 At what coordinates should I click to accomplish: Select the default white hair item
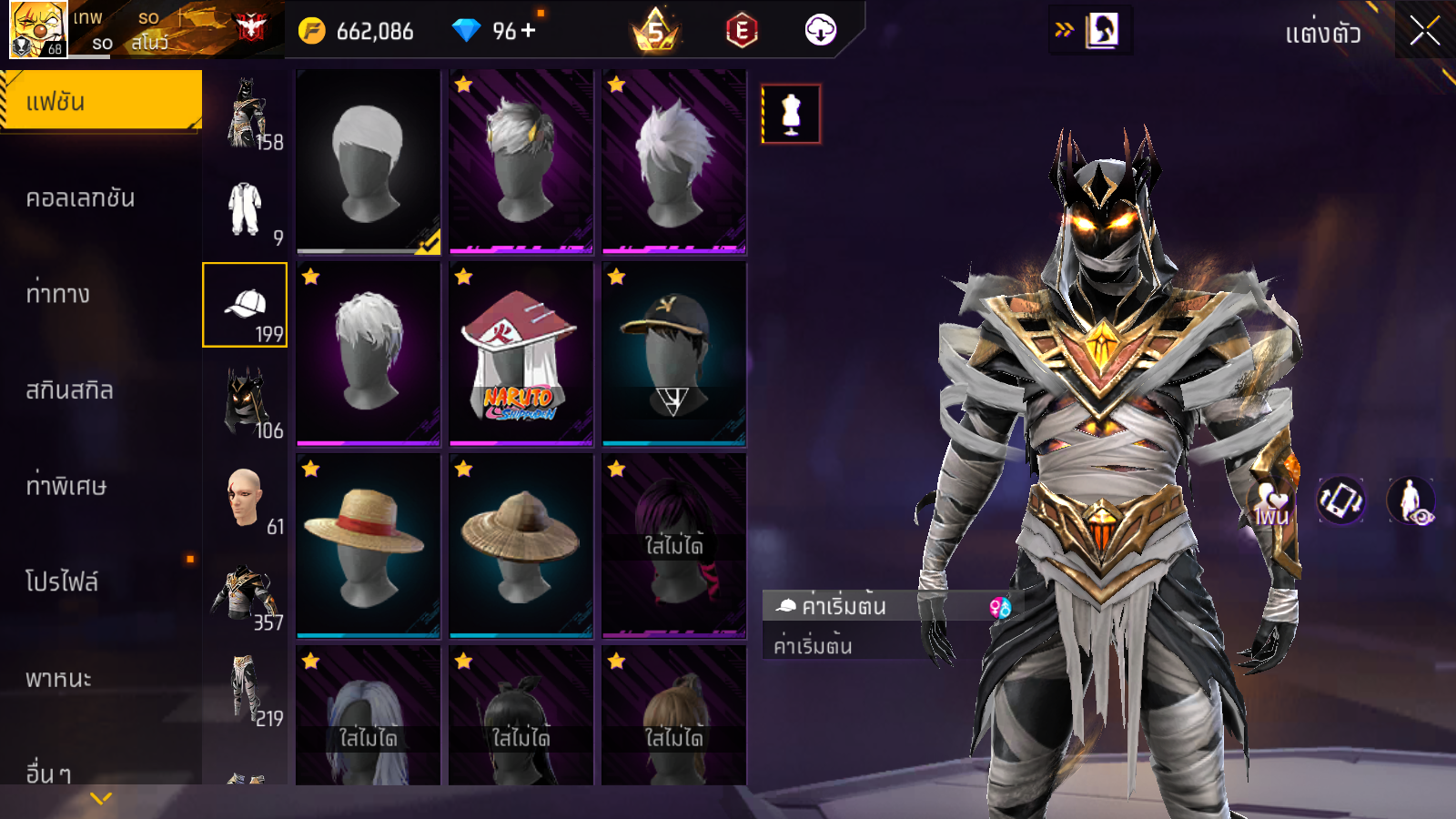click(368, 161)
